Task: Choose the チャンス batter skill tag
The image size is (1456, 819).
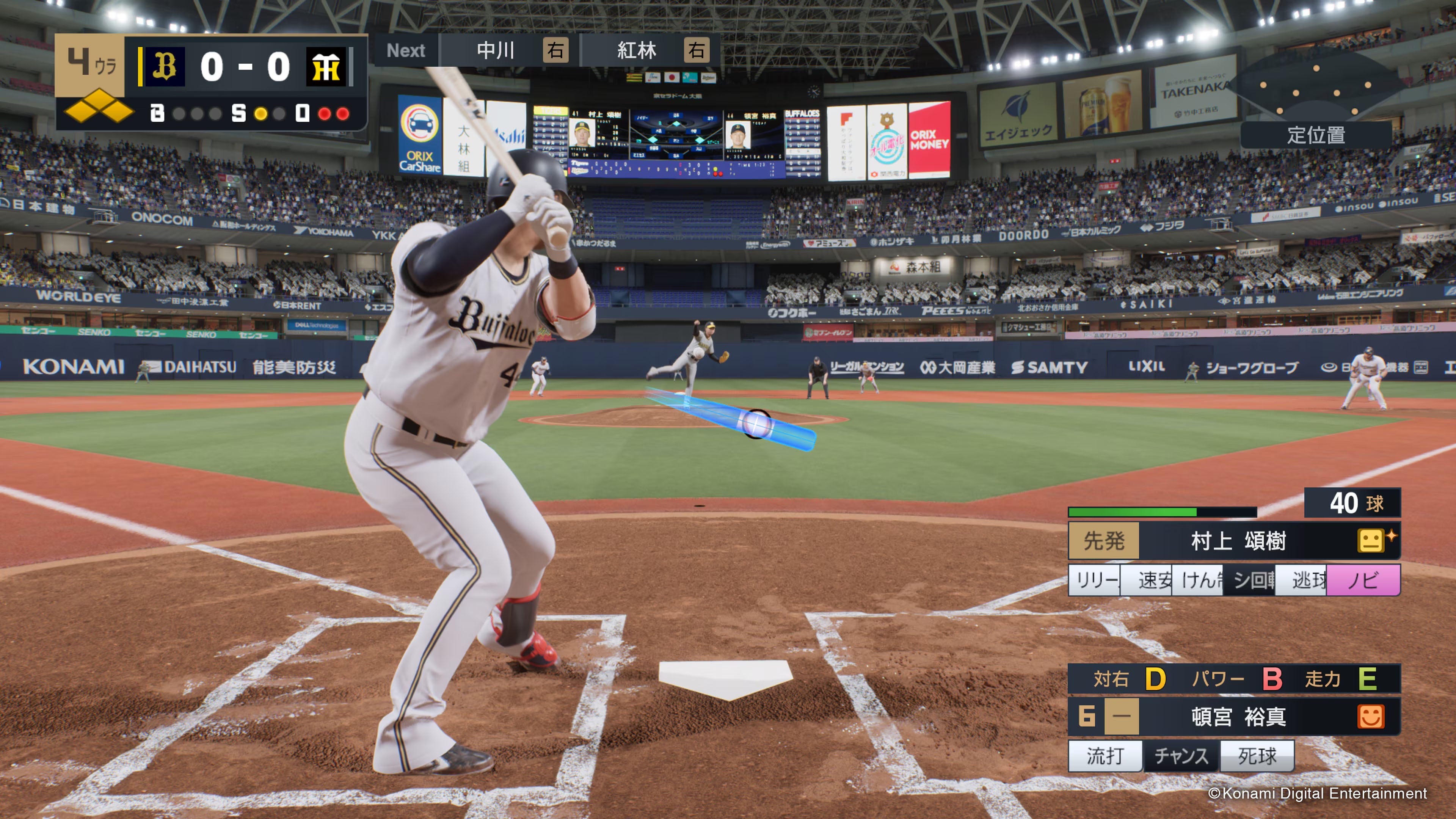Action: tap(1181, 756)
